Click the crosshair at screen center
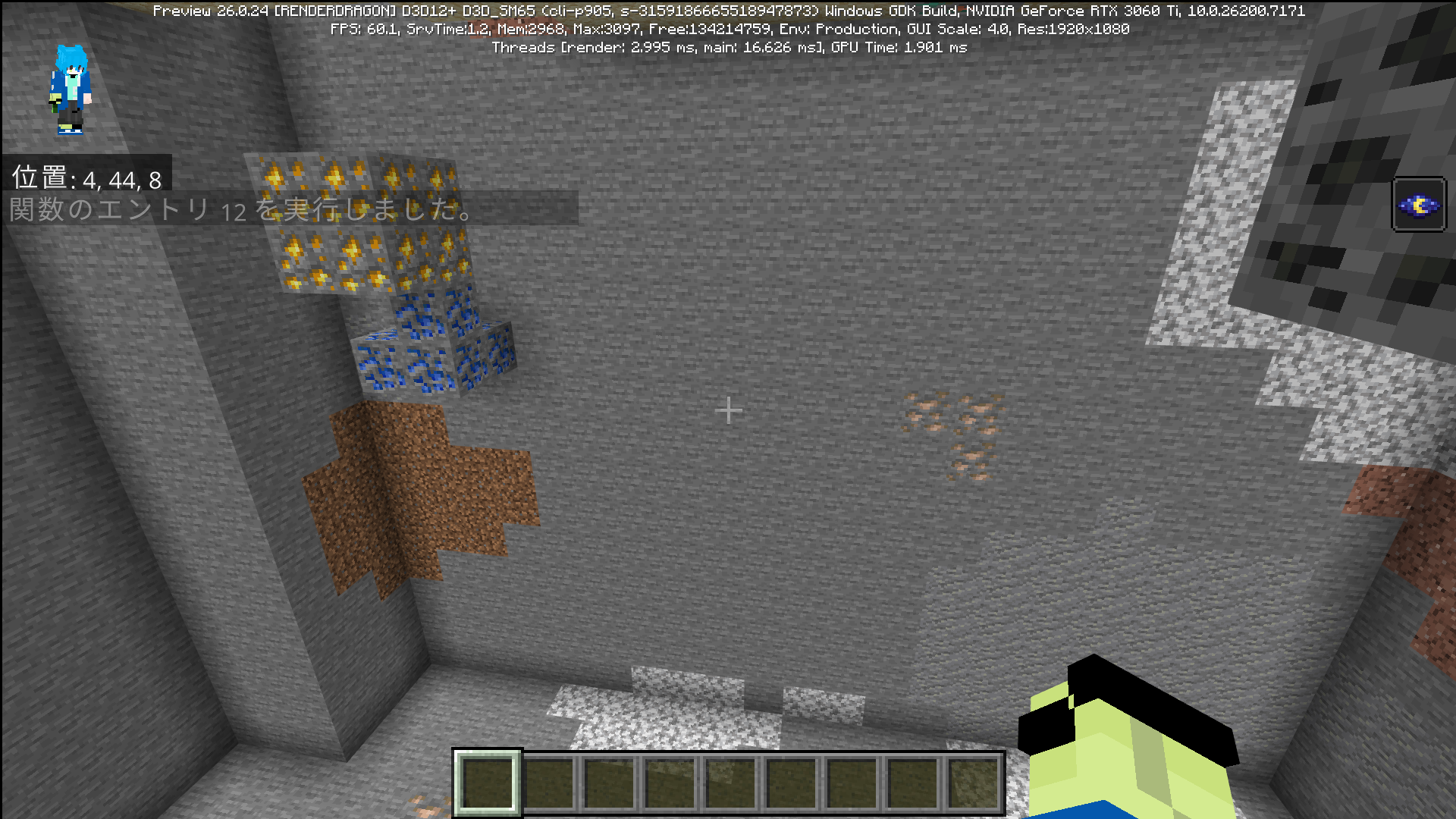1456x819 pixels. tap(728, 409)
